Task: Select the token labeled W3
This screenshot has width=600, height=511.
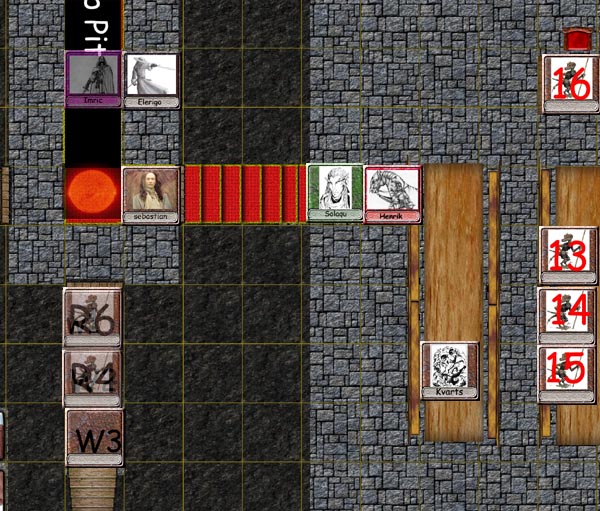Action: (95, 437)
